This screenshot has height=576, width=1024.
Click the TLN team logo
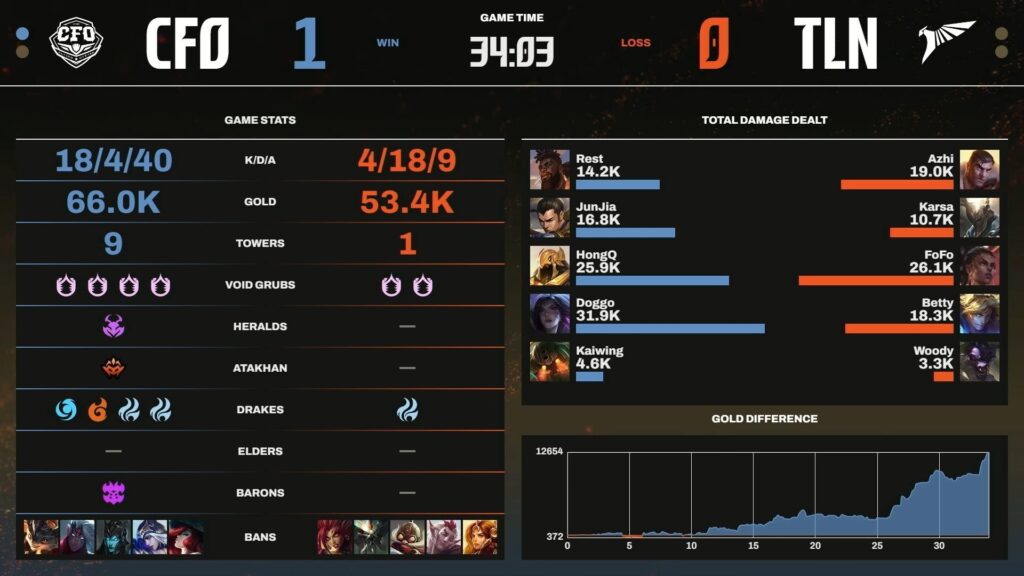(x=946, y=42)
